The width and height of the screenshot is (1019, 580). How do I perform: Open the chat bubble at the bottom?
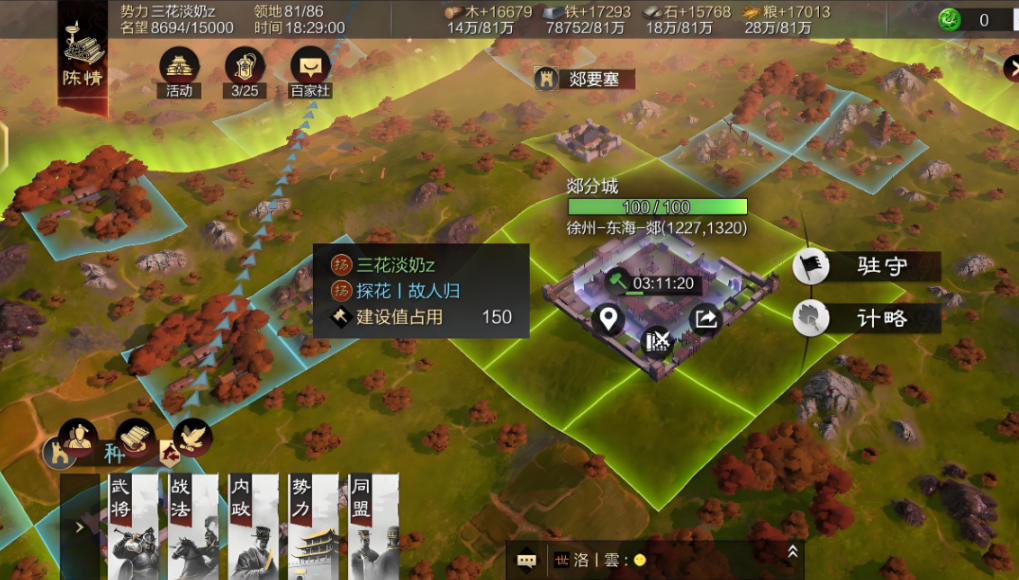point(526,561)
